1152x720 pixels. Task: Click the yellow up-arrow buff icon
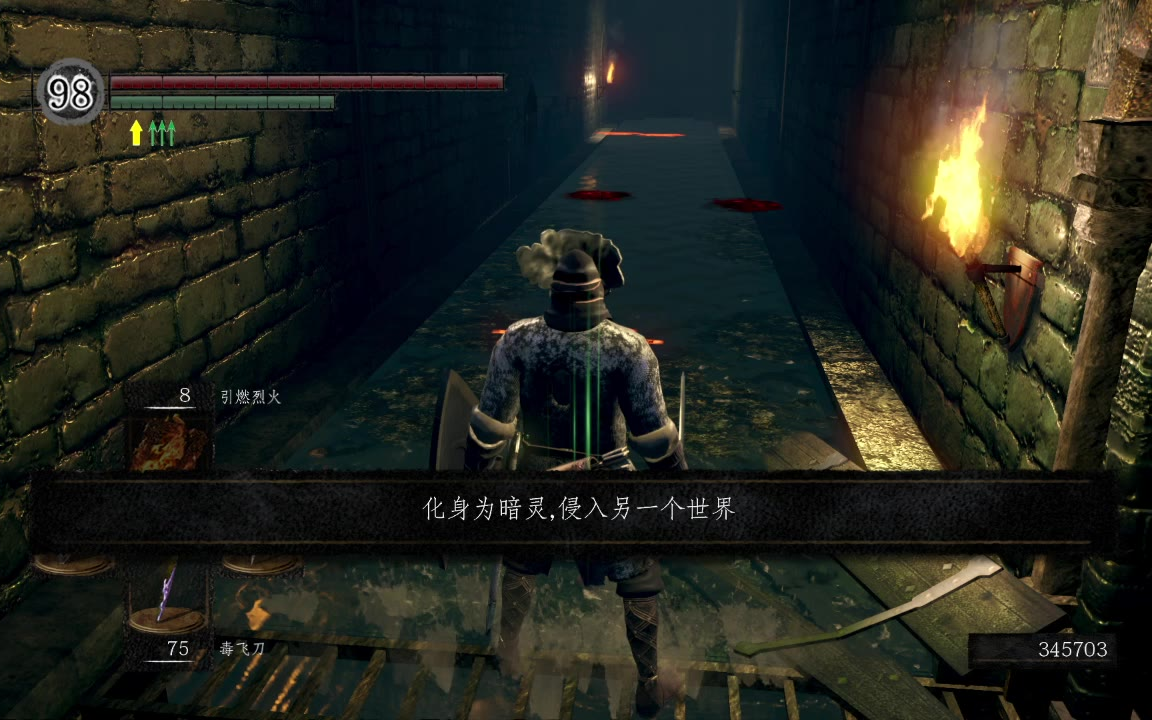(136, 133)
